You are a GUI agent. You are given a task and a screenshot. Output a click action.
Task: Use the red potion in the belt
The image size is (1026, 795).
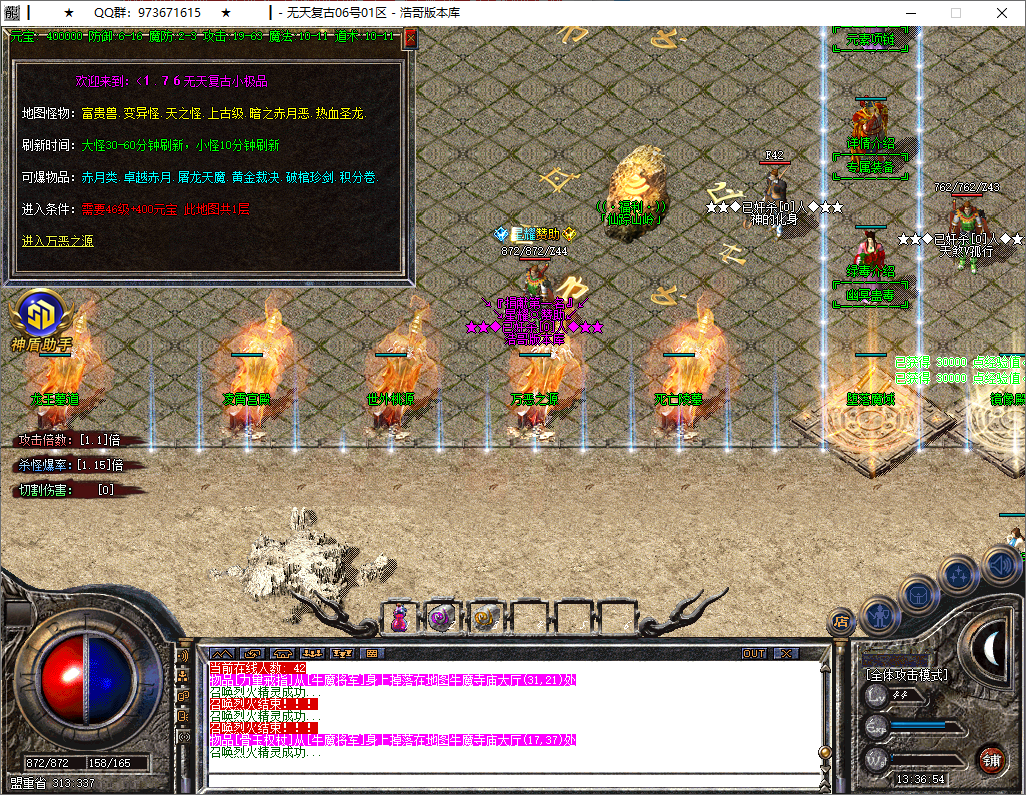tap(399, 619)
